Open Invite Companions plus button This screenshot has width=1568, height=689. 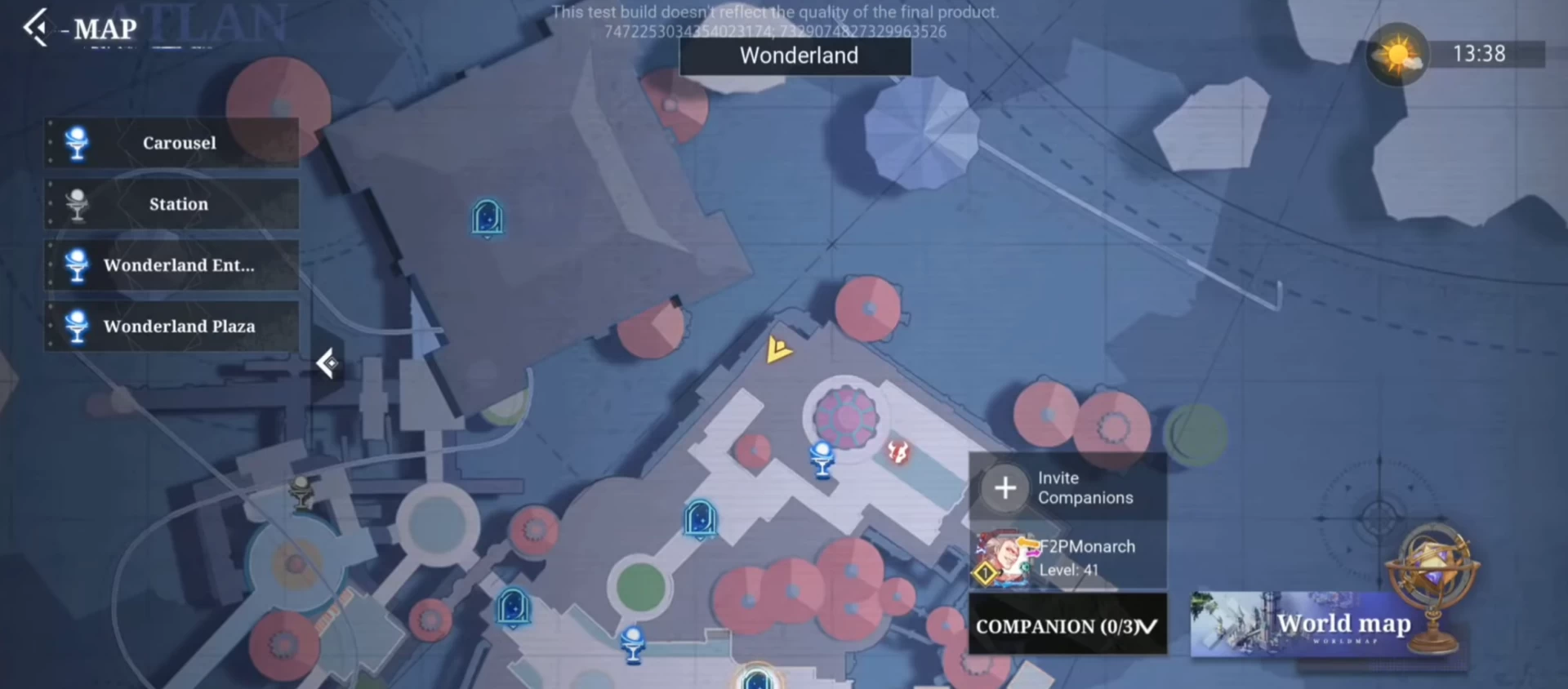(1005, 487)
